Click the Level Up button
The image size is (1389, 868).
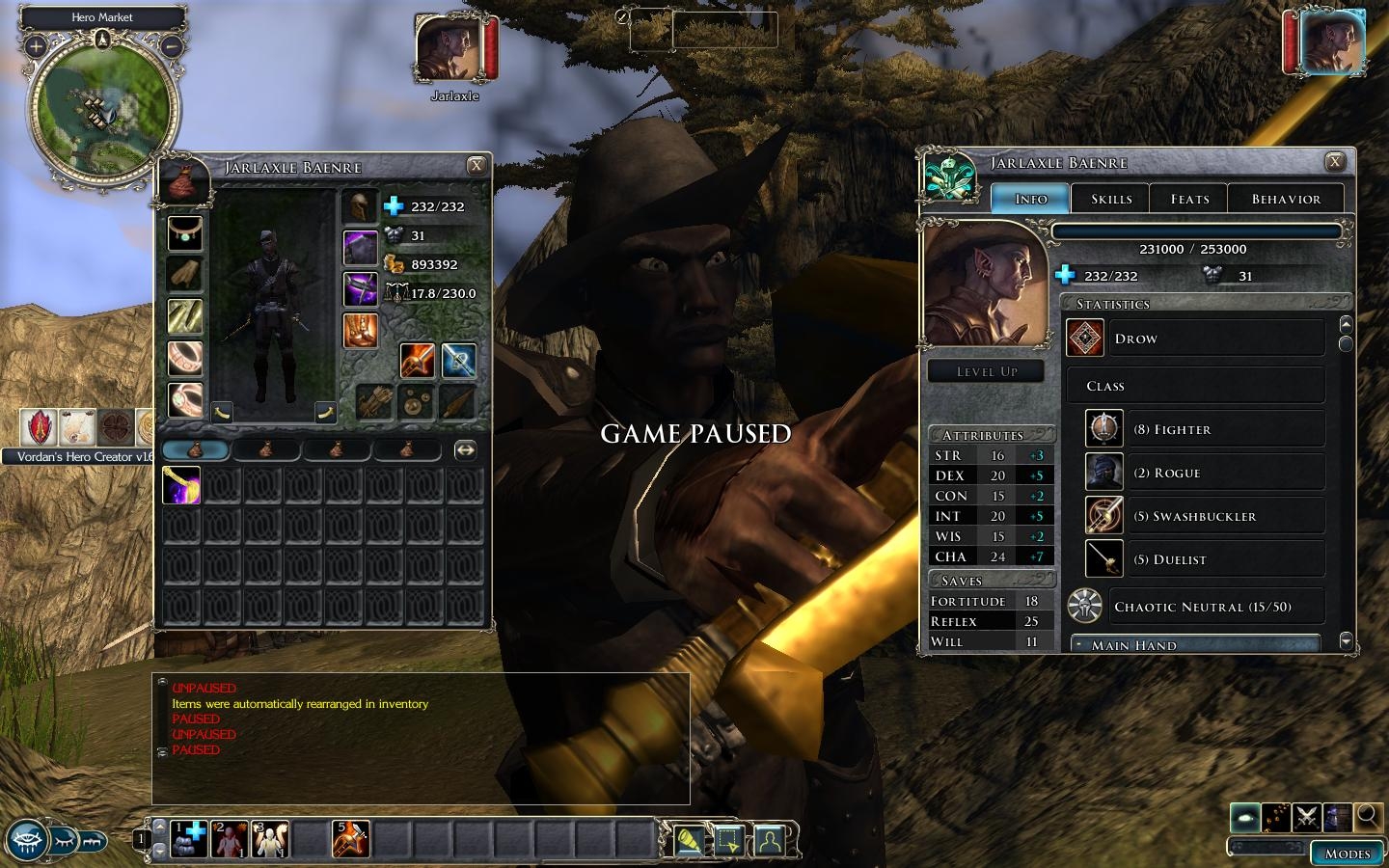[x=986, y=371]
